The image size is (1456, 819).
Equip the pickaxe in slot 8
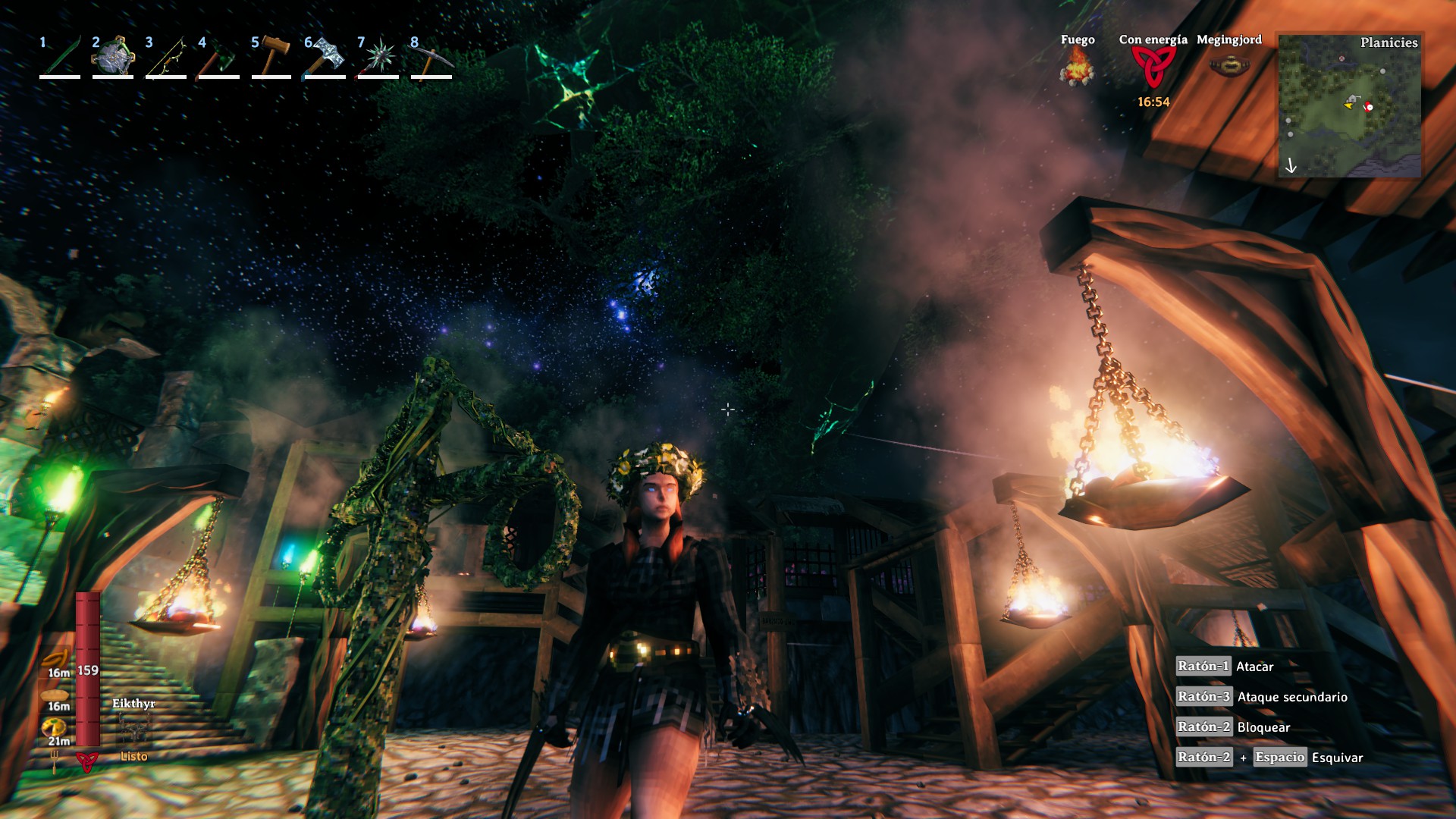point(431,57)
